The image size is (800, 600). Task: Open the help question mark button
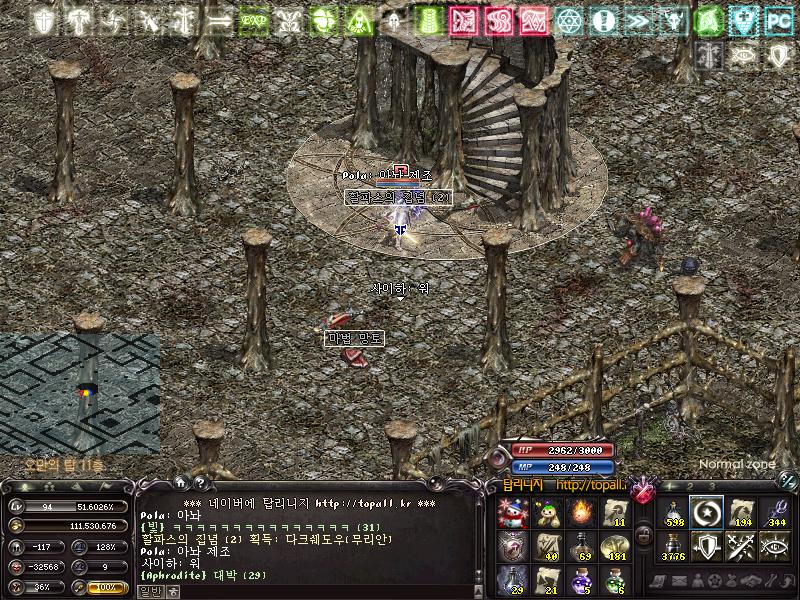point(198,484)
